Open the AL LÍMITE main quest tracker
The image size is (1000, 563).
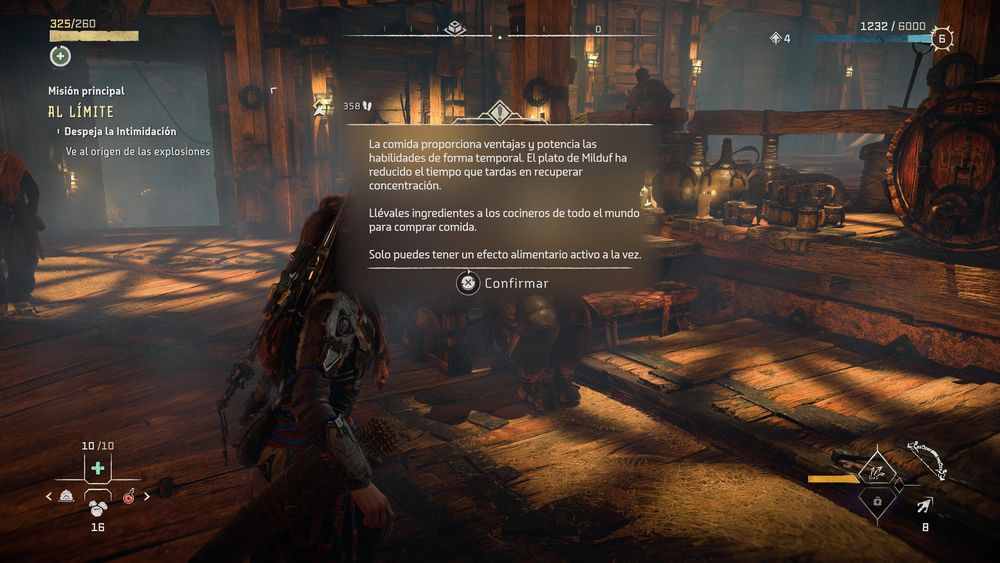click(81, 112)
